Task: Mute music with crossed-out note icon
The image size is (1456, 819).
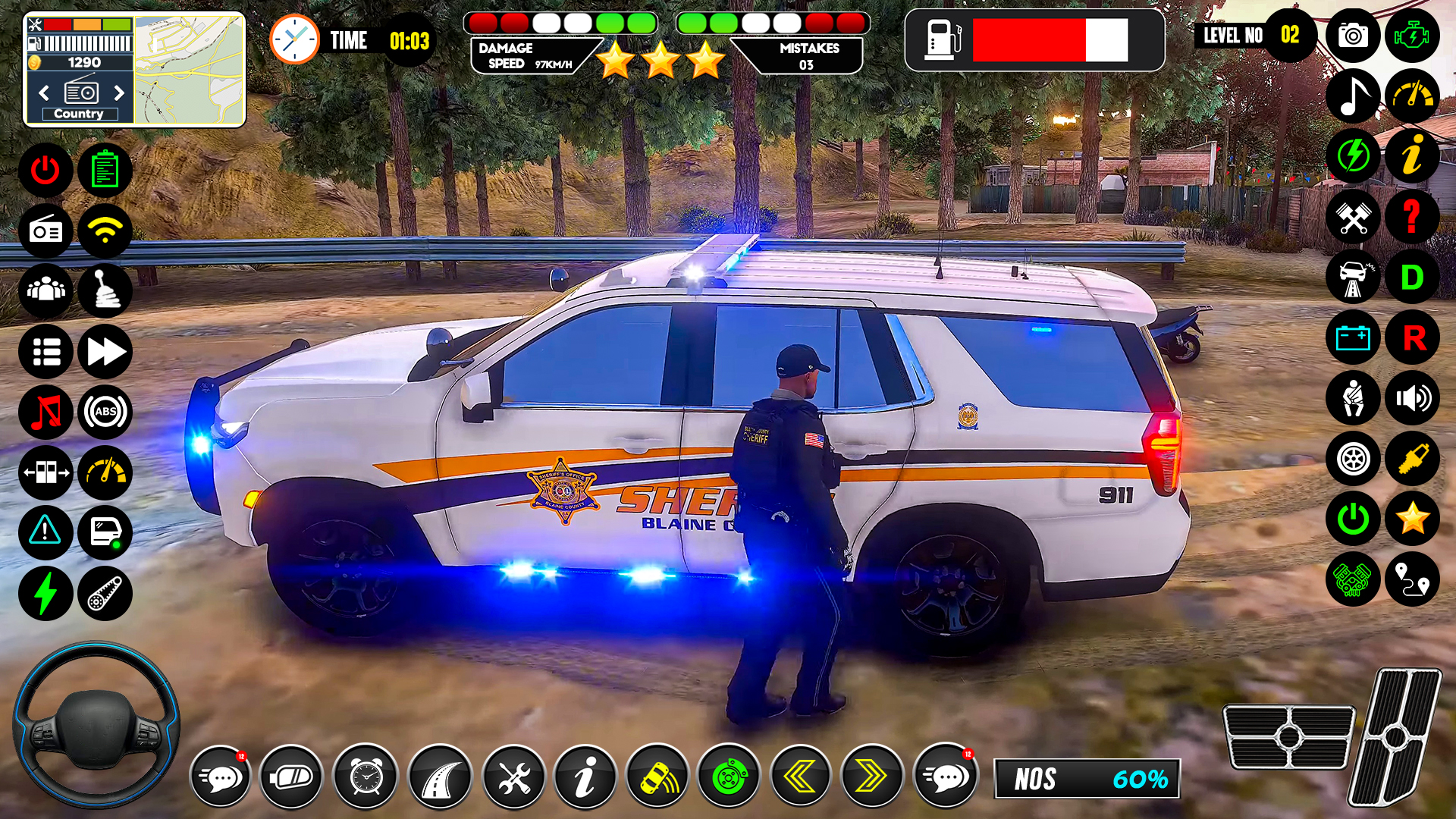Action: [x=45, y=413]
